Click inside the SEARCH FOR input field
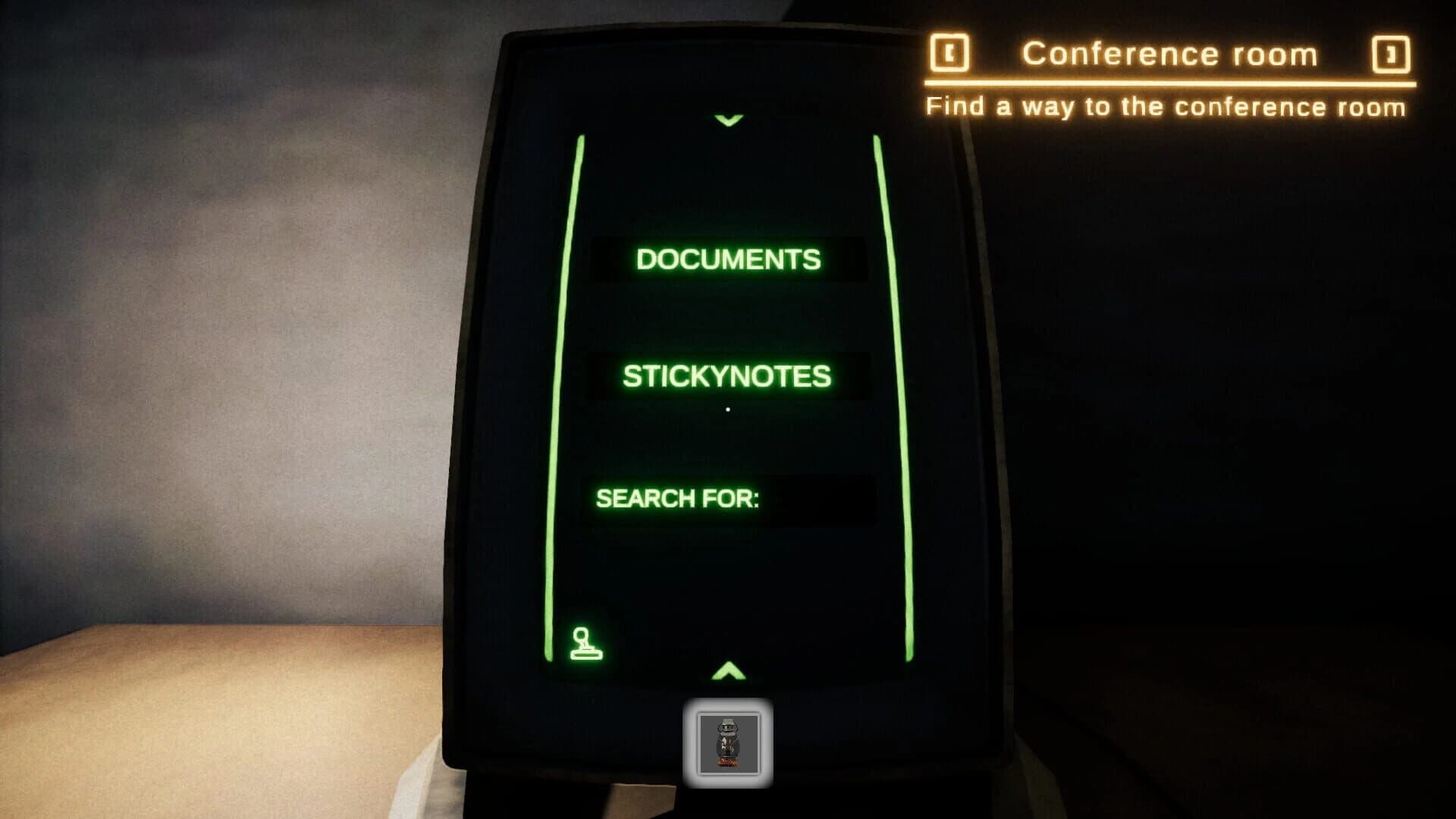1456x819 pixels. pos(823,502)
